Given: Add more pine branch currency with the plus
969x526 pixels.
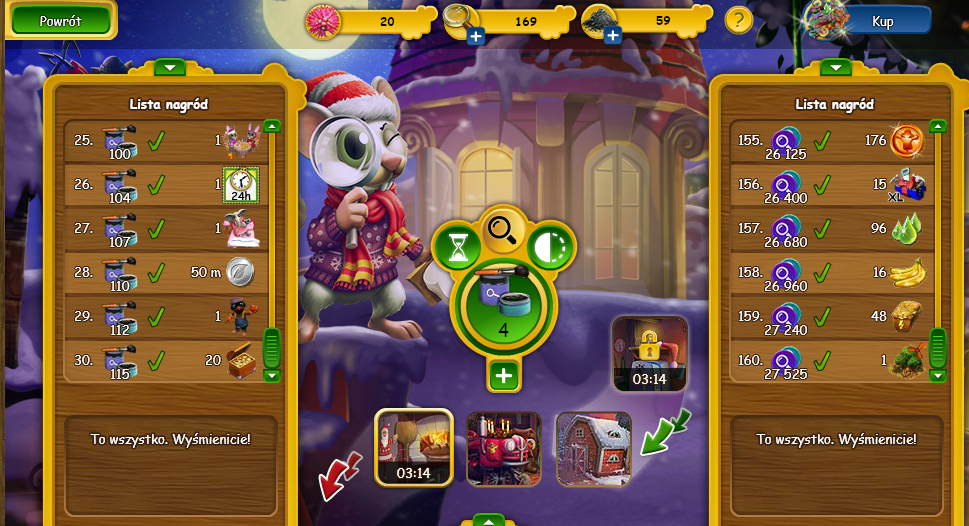Looking at the screenshot, I should 613,37.
